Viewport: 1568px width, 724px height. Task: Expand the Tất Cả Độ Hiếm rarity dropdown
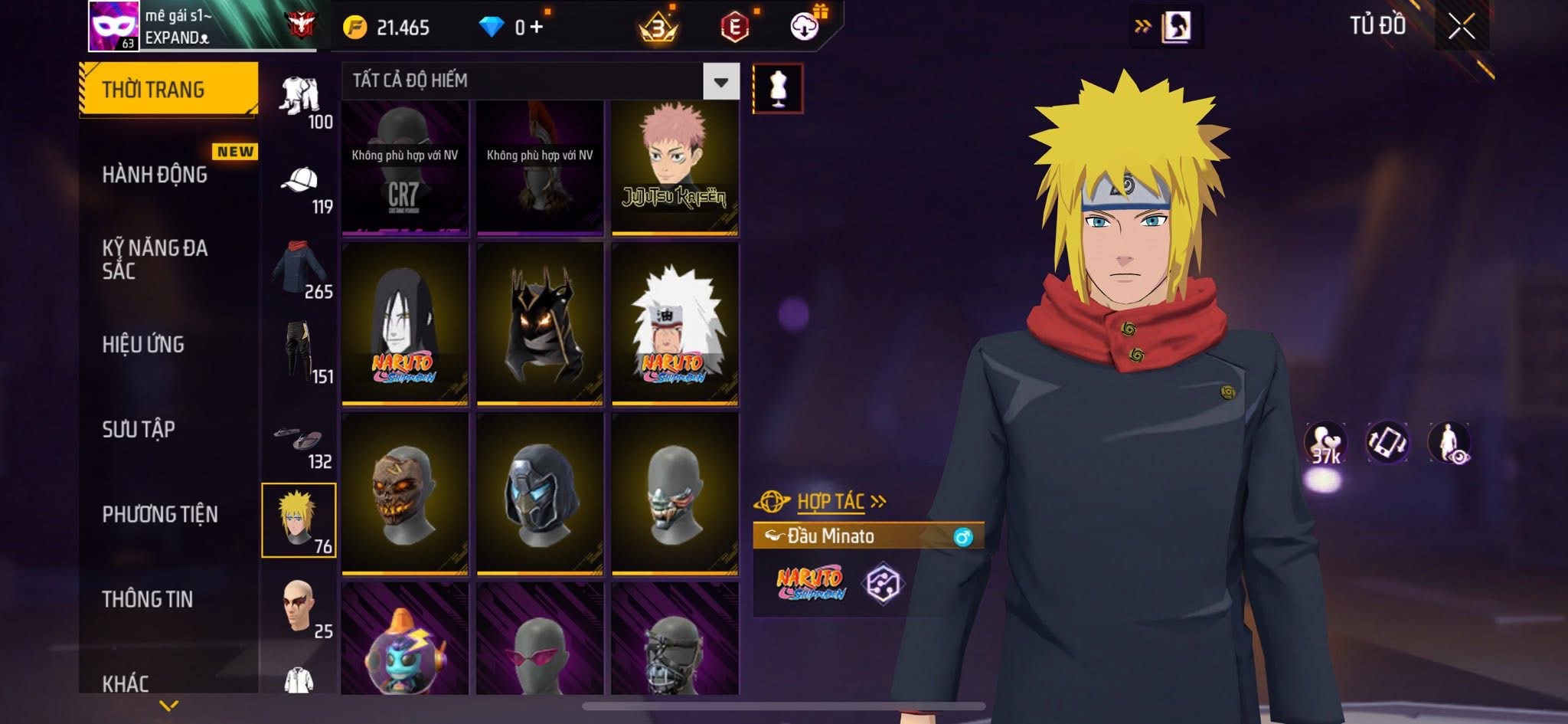tap(720, 81)
